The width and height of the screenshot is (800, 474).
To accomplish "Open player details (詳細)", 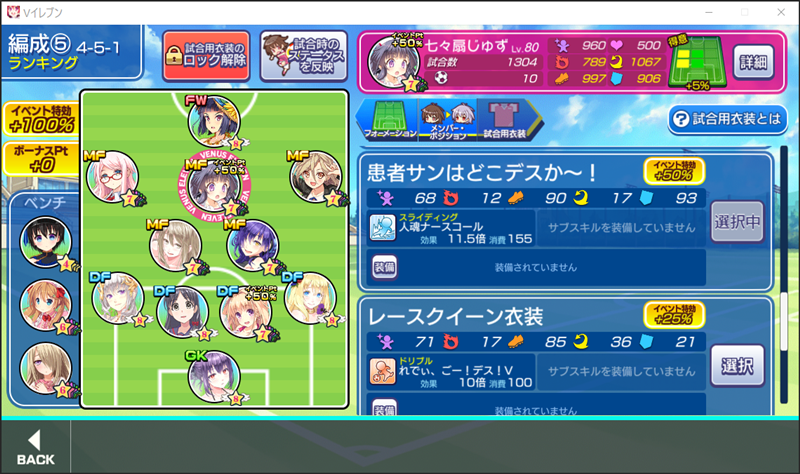I will [754, 60].
